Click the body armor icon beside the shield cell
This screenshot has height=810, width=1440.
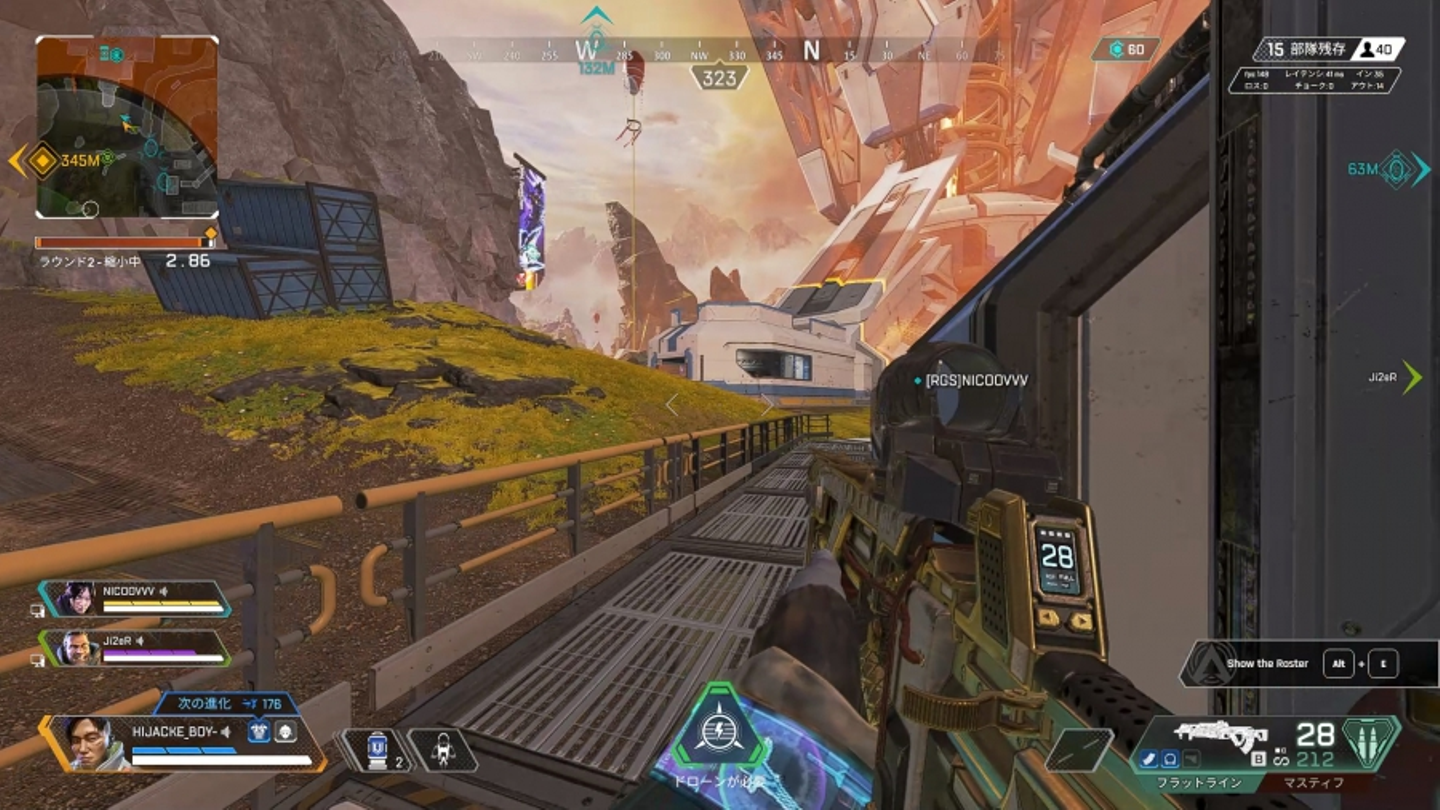(x=442, y=749)
